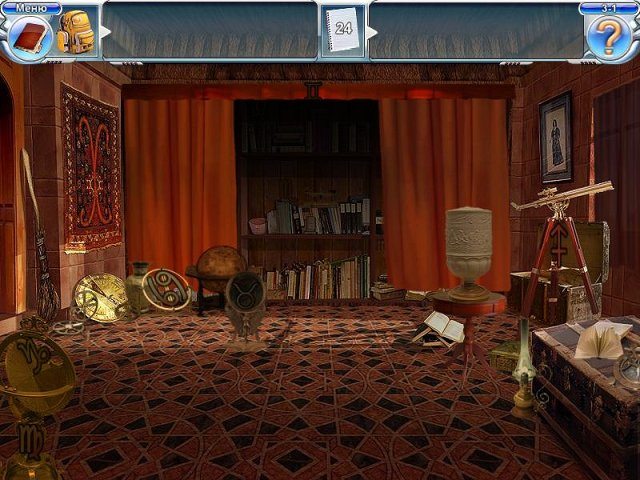Open the notepad task list showing 24
Image resolution: width=640 pixels, height=480 pixels.
344,32
